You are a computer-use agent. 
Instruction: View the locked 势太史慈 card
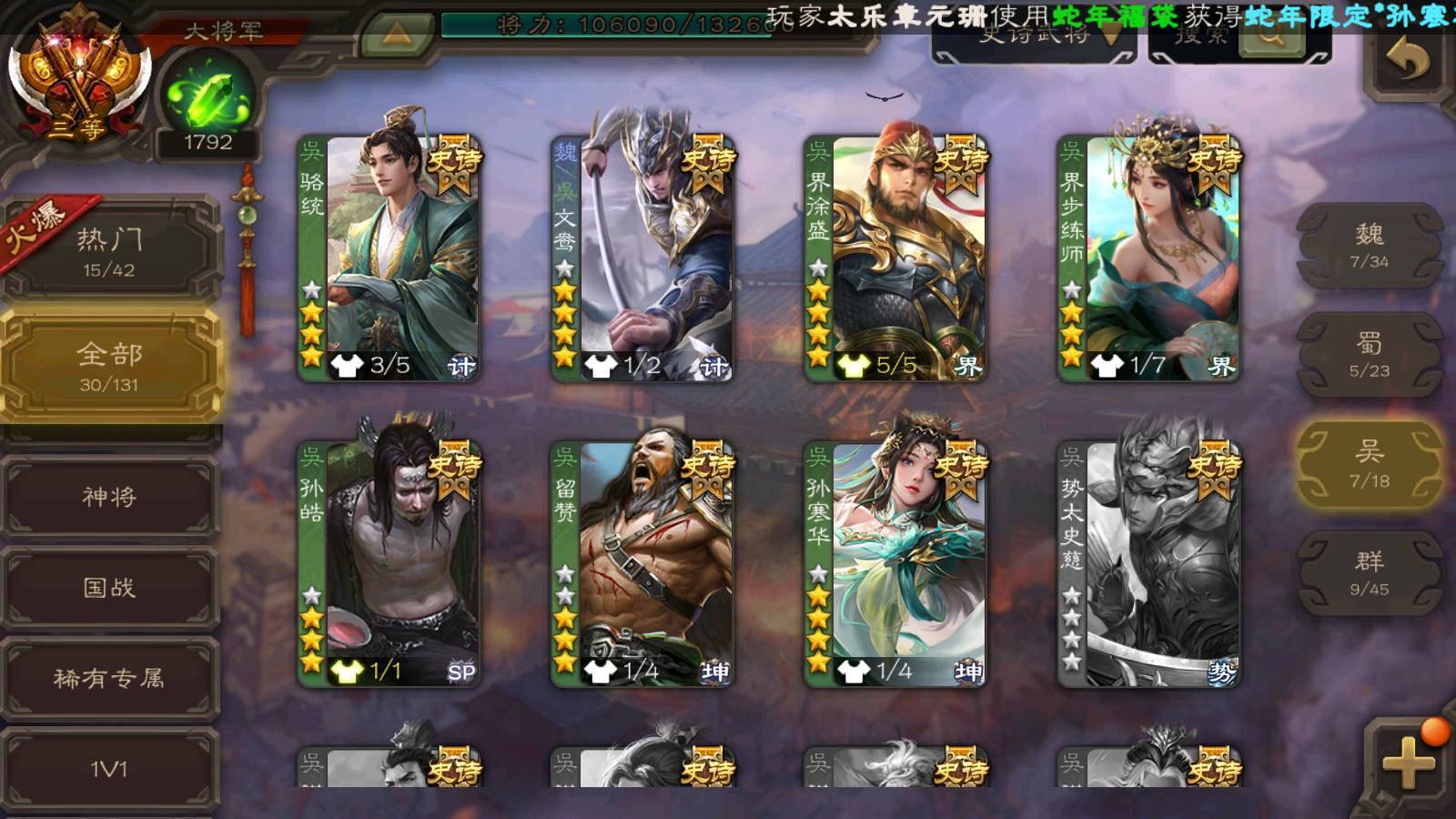(x=1150, y=564)
